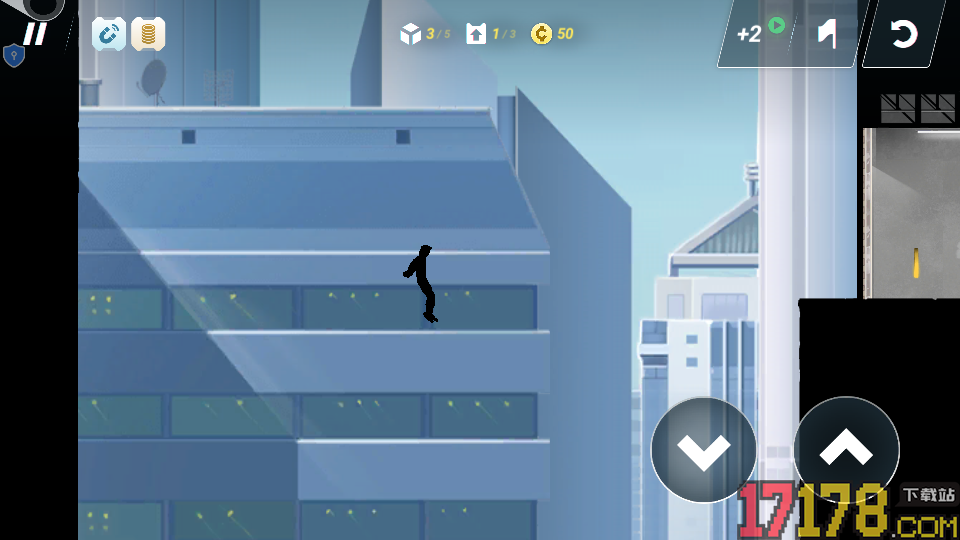Activate the magnet booster icon
Image resolution: width=960 pixels, height=540 pixels.
pyautogui.click(x=109, y=34)
